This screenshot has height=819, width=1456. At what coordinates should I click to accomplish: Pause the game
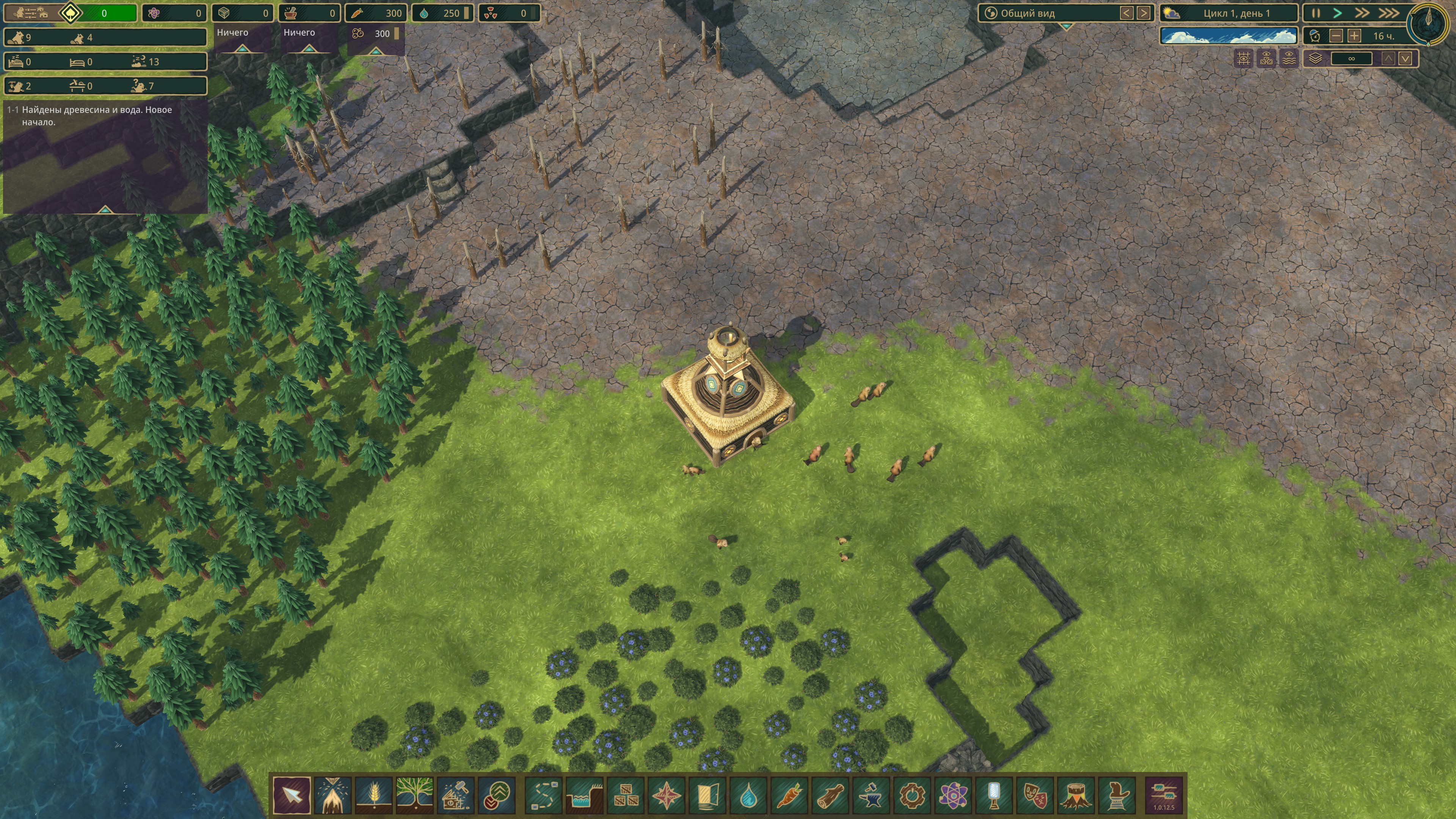[x=1316, y=13]
